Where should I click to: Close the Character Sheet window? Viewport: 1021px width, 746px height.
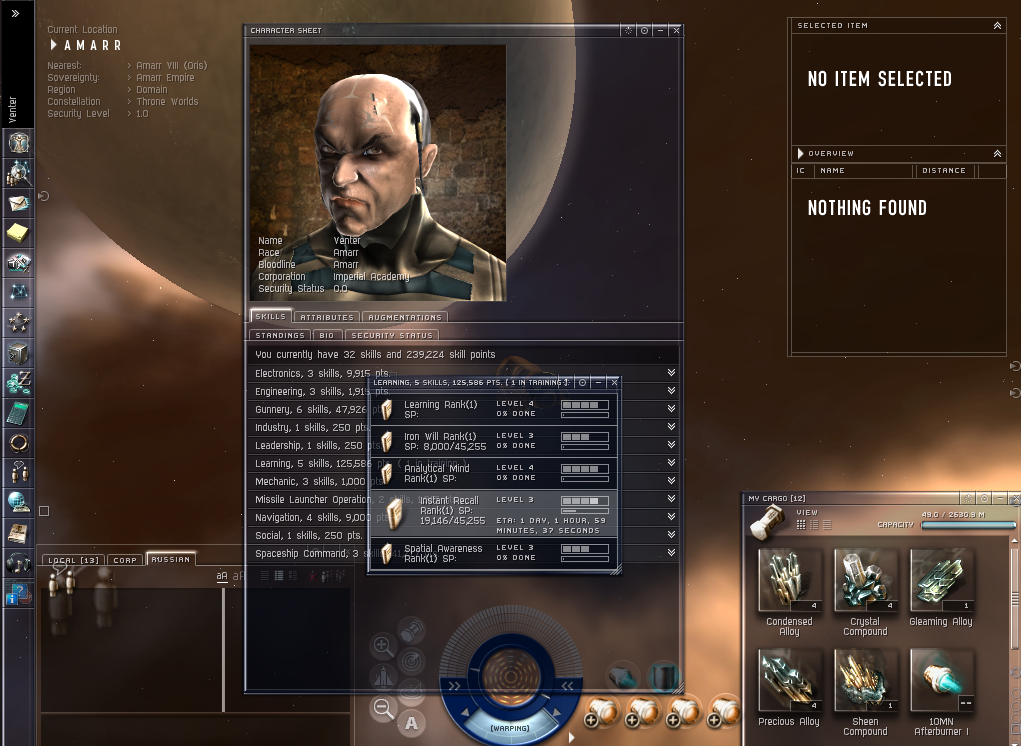[677, 31]
